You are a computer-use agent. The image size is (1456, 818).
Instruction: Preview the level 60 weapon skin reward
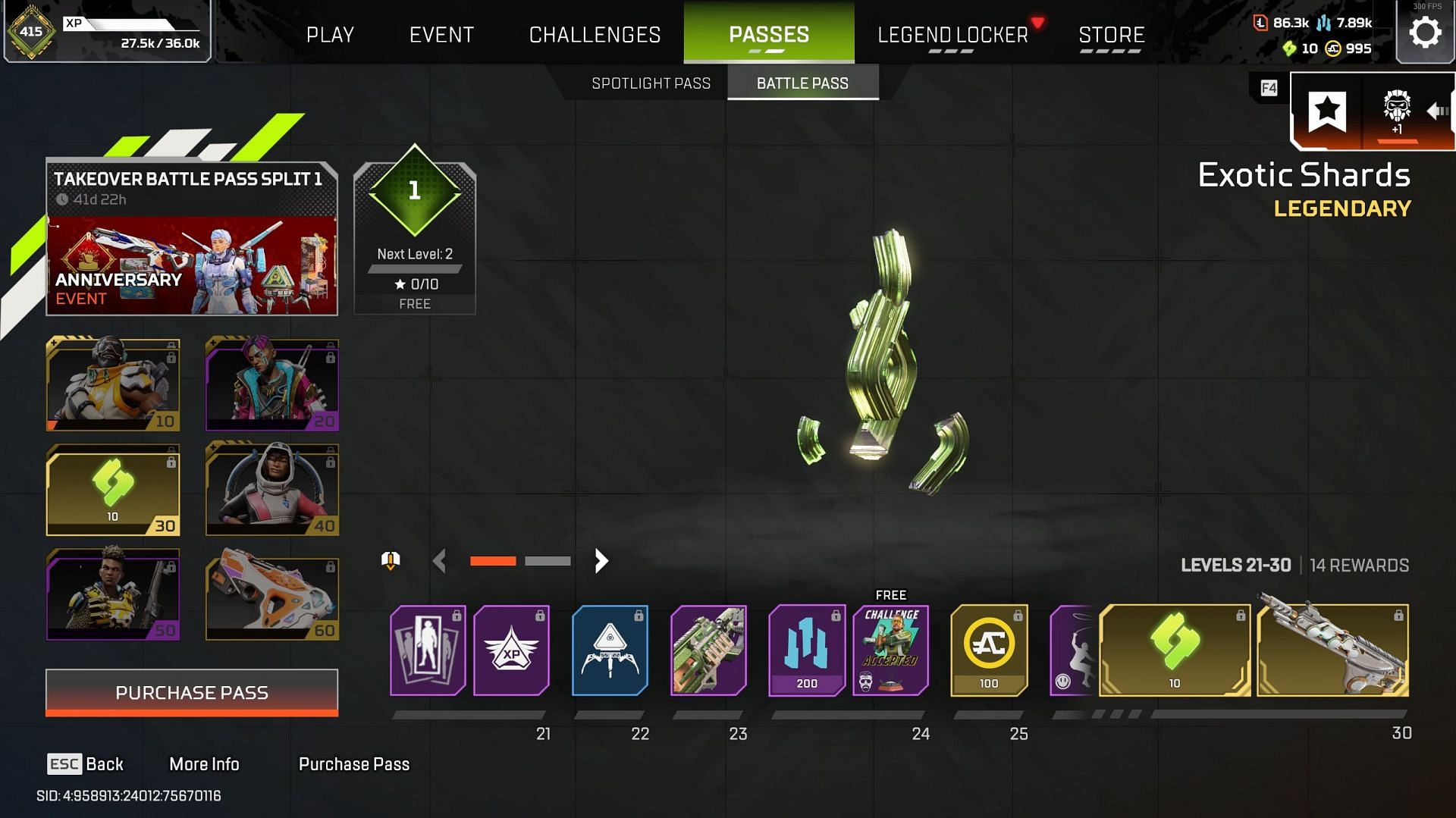click(272, 597)
